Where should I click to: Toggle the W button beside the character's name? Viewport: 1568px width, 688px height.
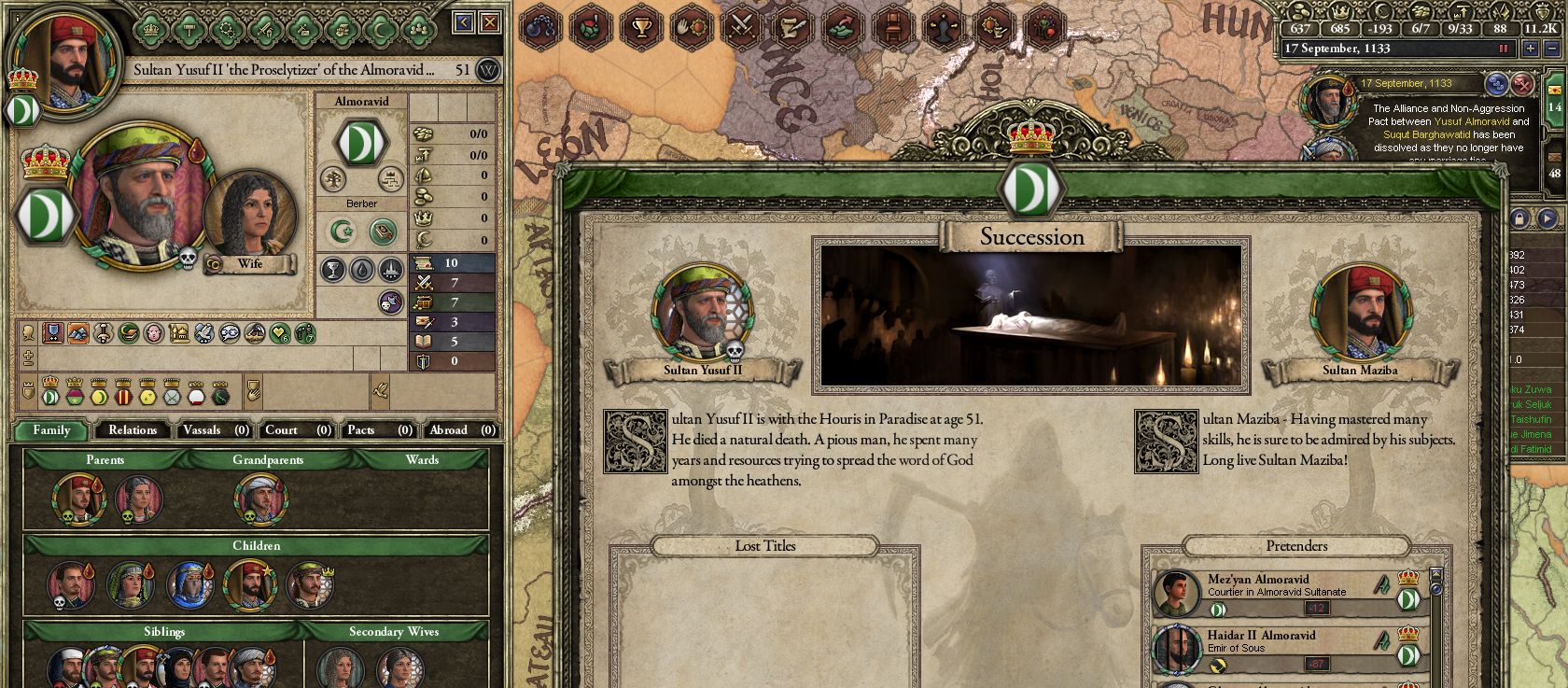(x=485, y=71)
